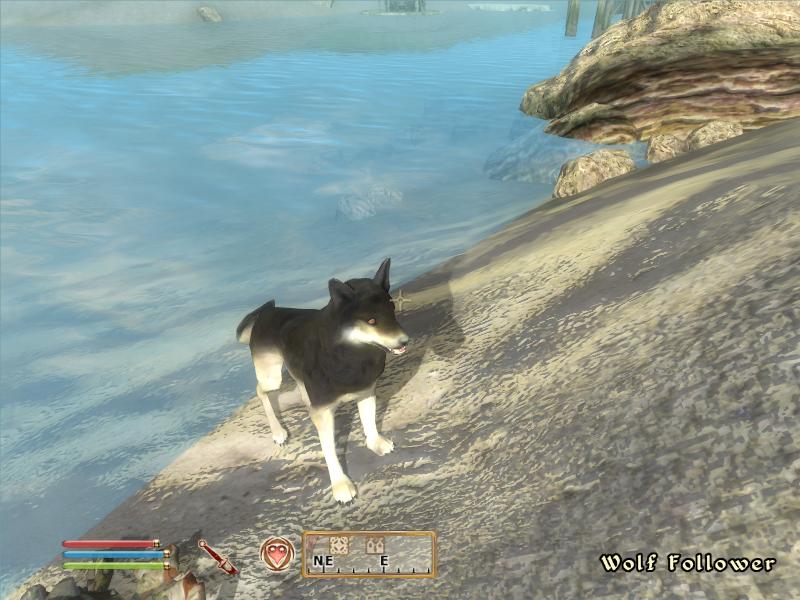Click the compass bar
Image resolution: width=800 pixels, height=600 pixels.
[x=369, y=555]
